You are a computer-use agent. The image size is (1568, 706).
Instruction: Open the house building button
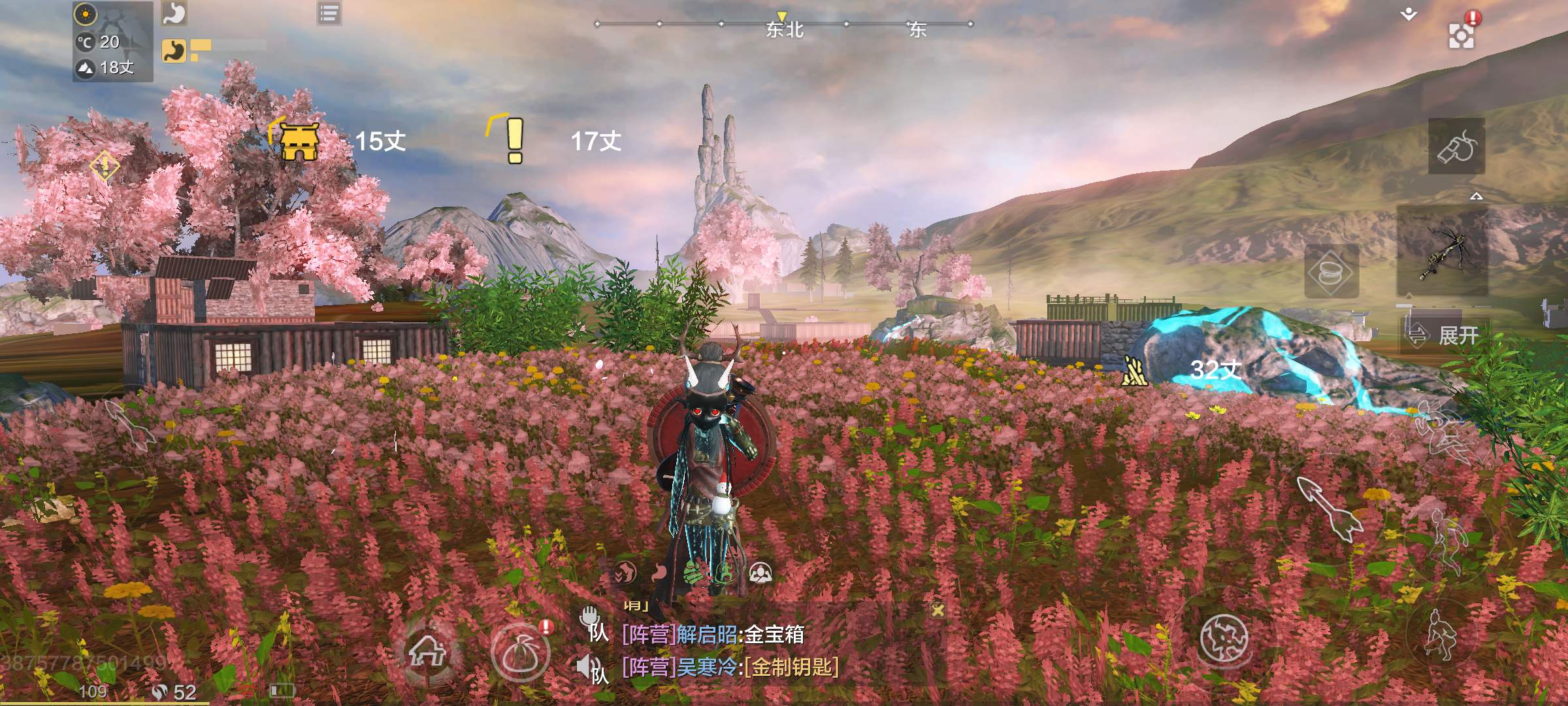(427, 651)
